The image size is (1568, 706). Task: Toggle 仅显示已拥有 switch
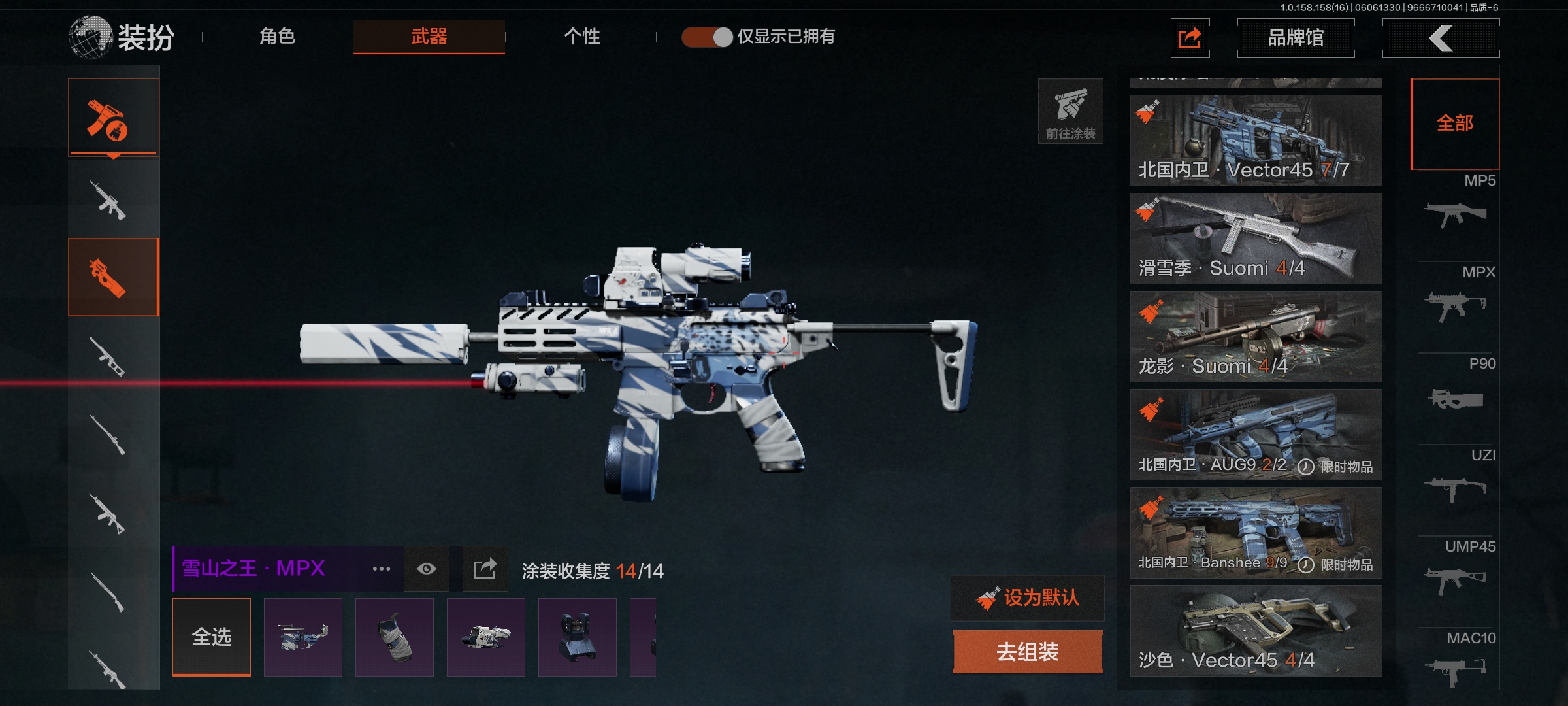click(707, 37)
